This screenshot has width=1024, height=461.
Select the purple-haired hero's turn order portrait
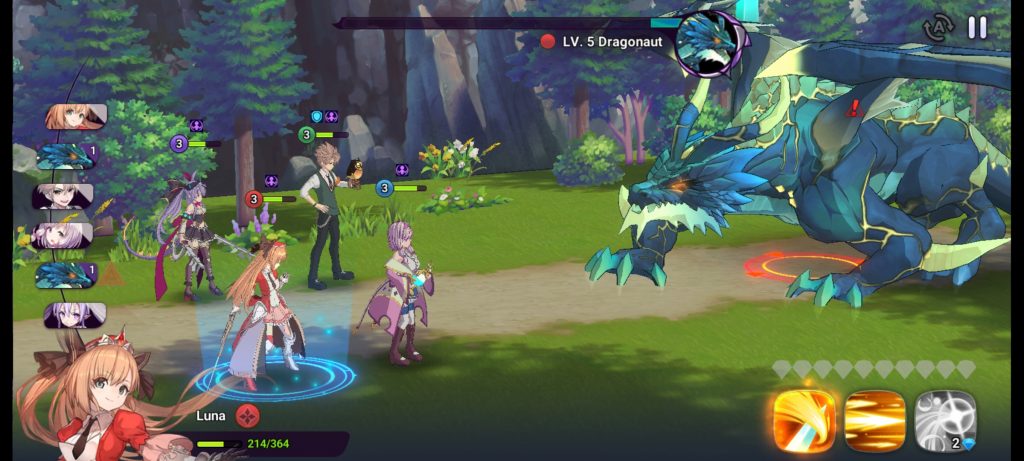[75, 315]
